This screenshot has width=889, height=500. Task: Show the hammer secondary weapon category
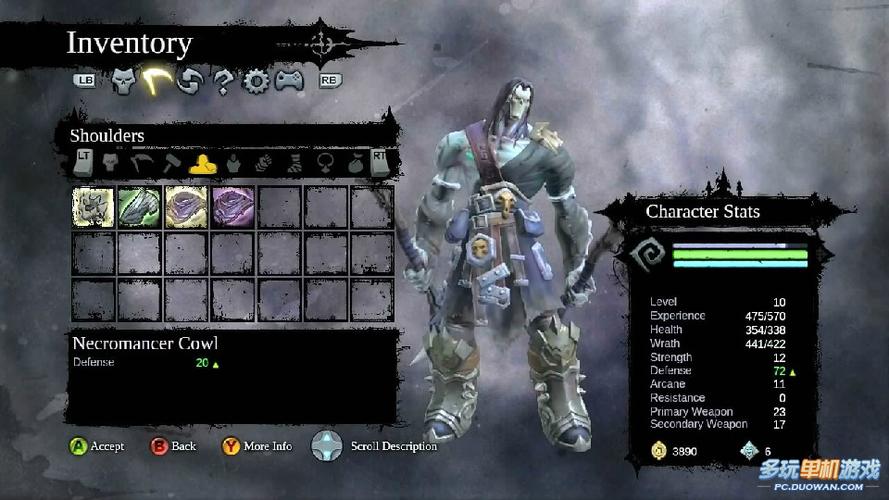click(171, 161)
